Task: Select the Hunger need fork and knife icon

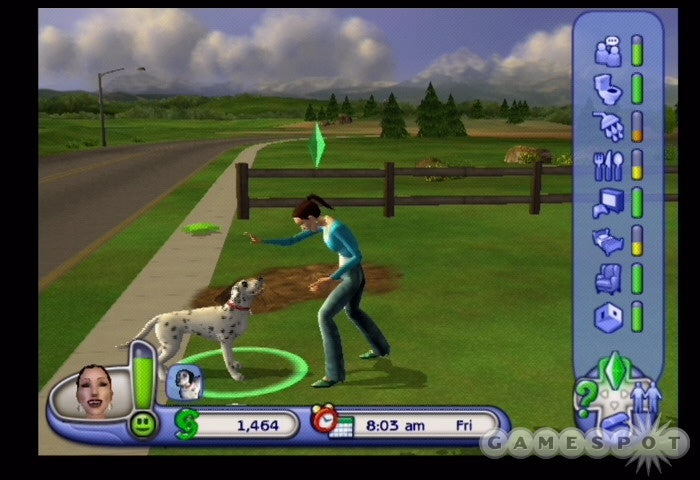Action: click(x=607, y=164)
